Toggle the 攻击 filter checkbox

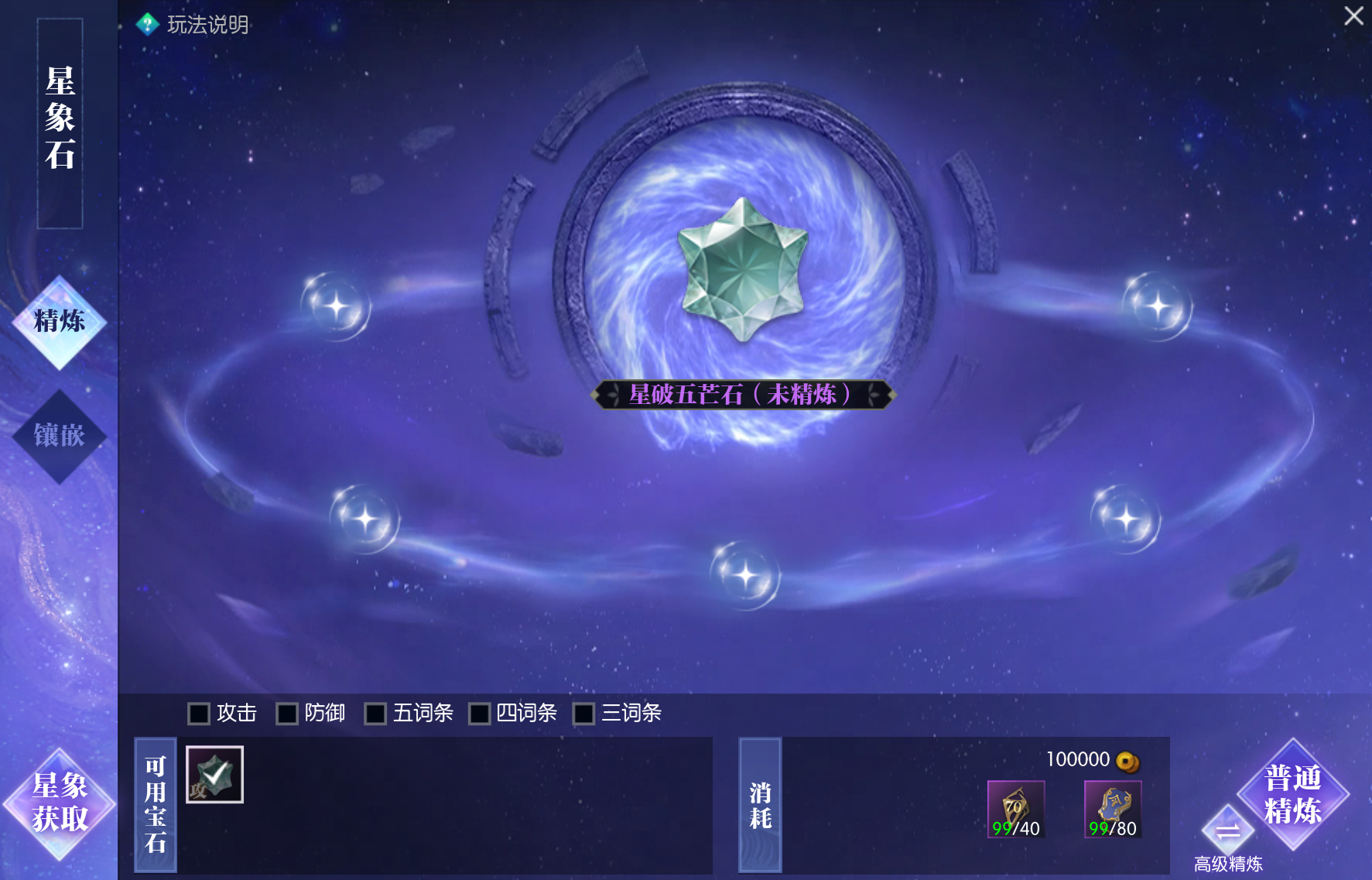(199, 714)
